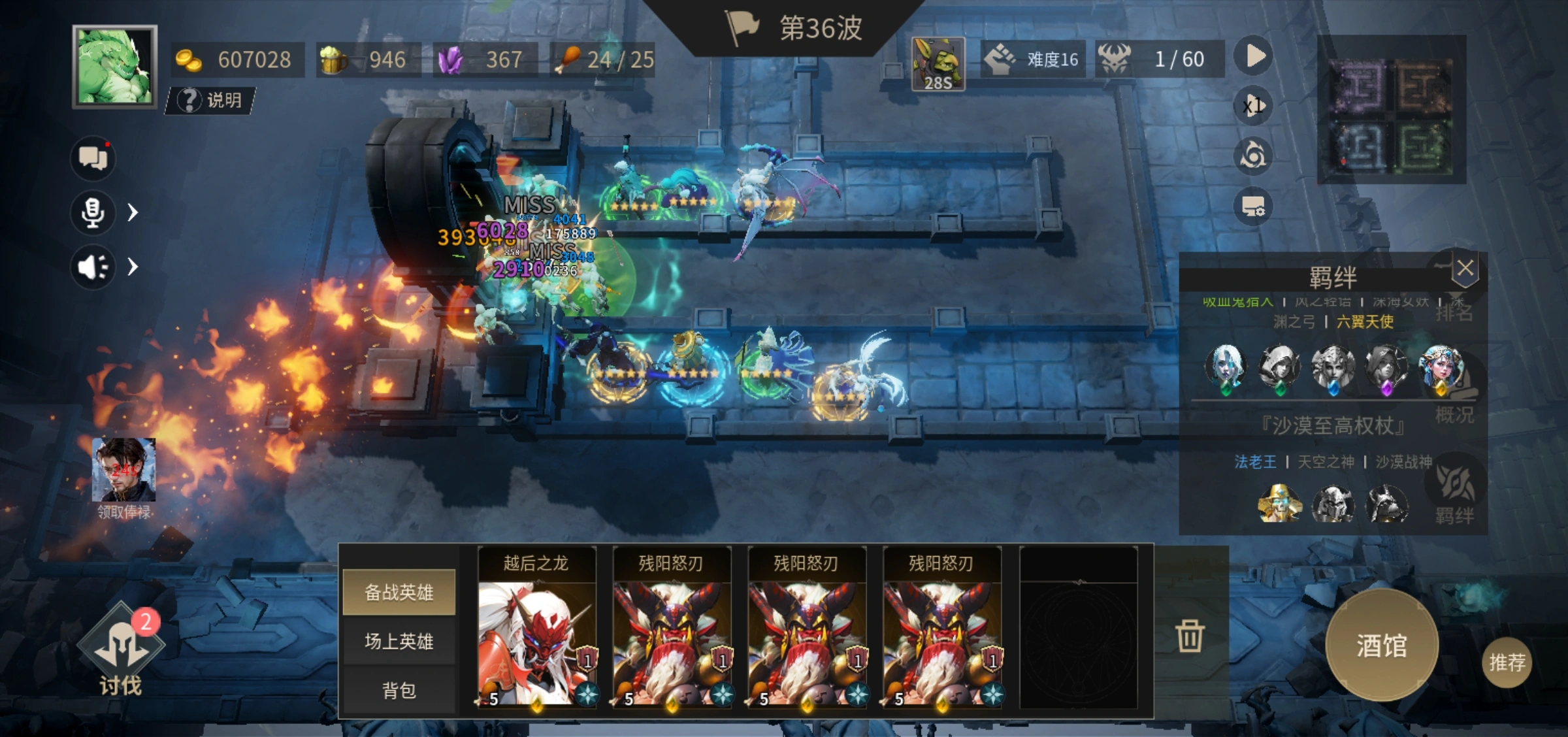Image resolution: width=1568 pixels, height=737 pixels.
Task: Open the 背包 backpack tab
Action: pyautogui.click(x=399, y=690)
